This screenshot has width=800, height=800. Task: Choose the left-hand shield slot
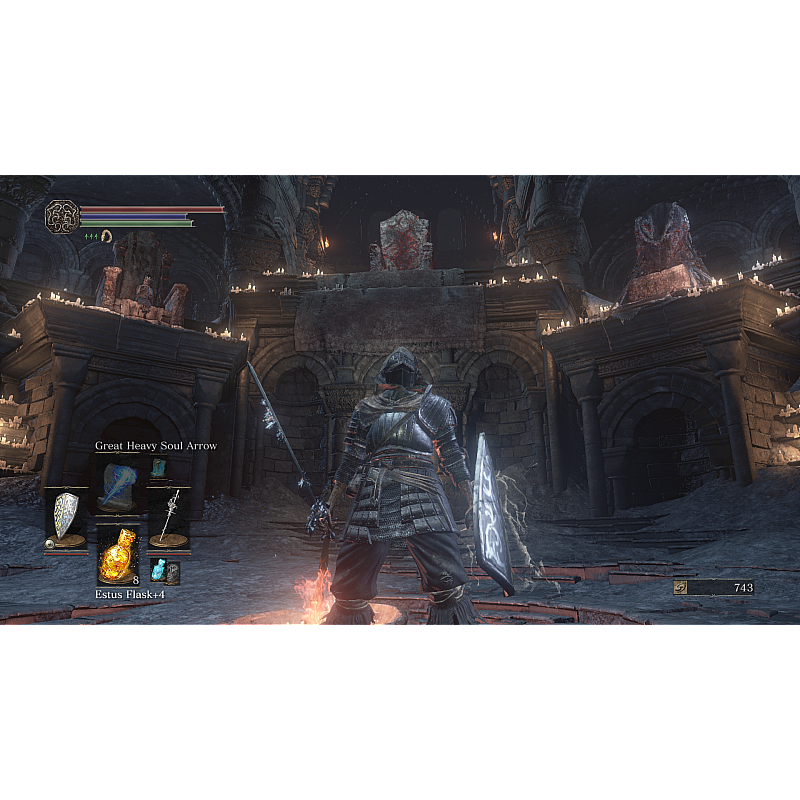[66, 517]
